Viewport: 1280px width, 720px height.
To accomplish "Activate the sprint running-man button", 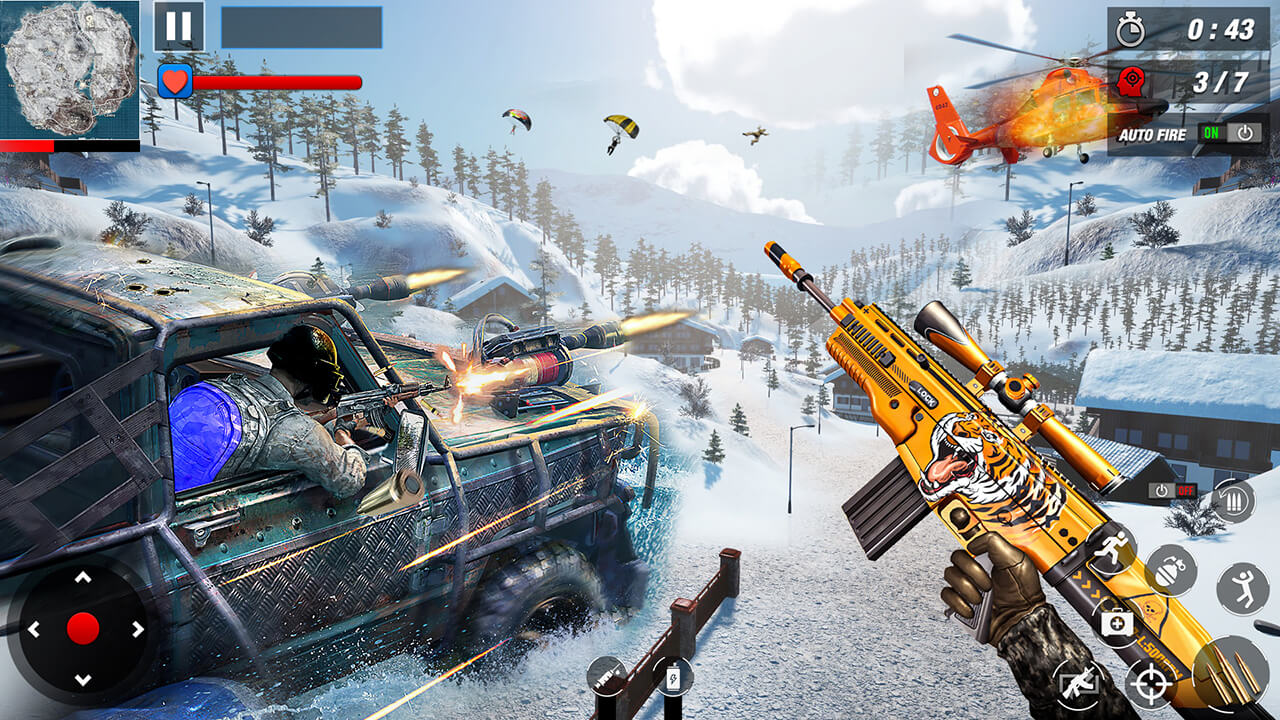I will 1112,548.
